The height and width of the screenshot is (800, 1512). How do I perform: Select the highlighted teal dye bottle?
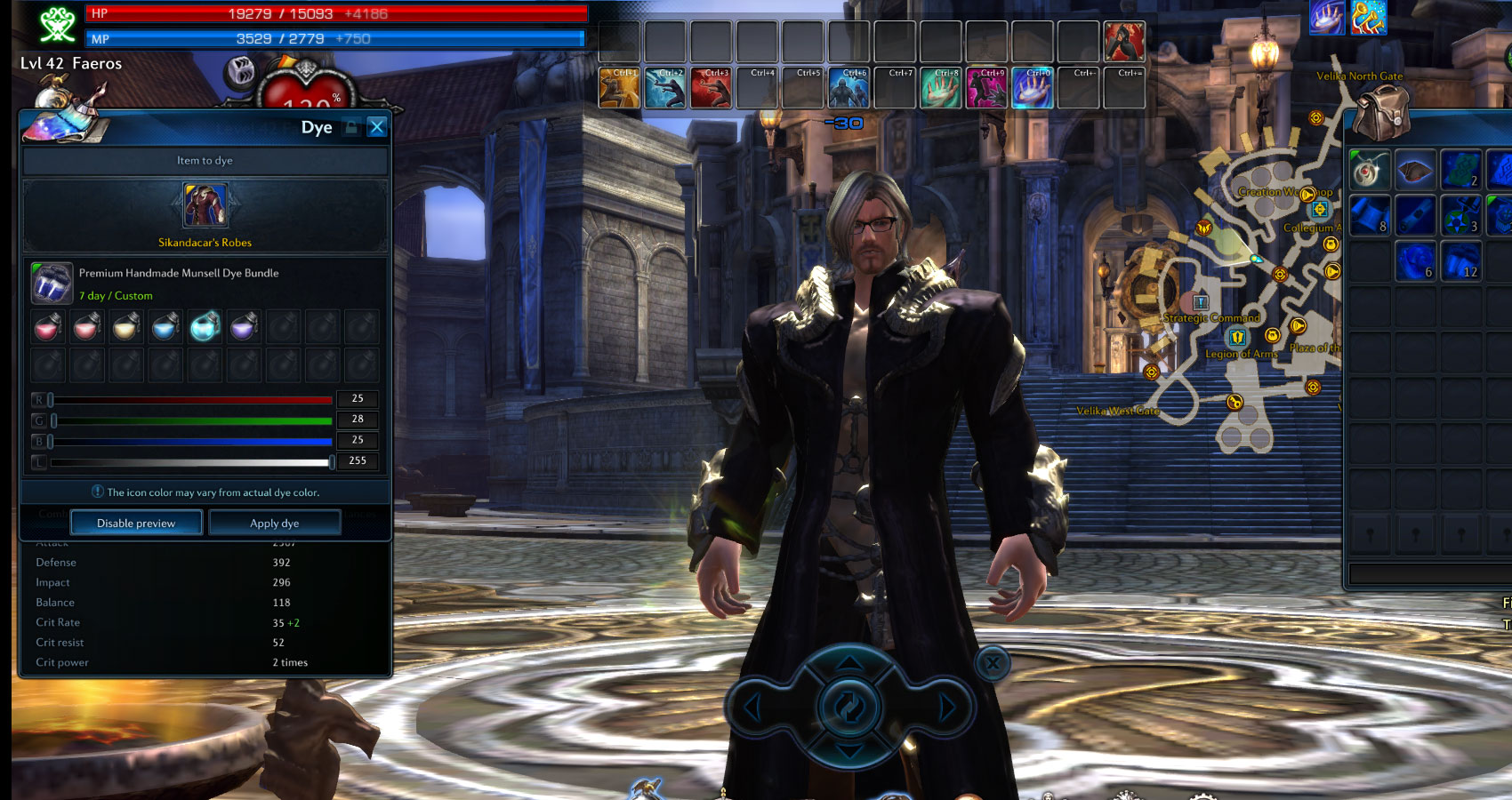click(205, 327)
